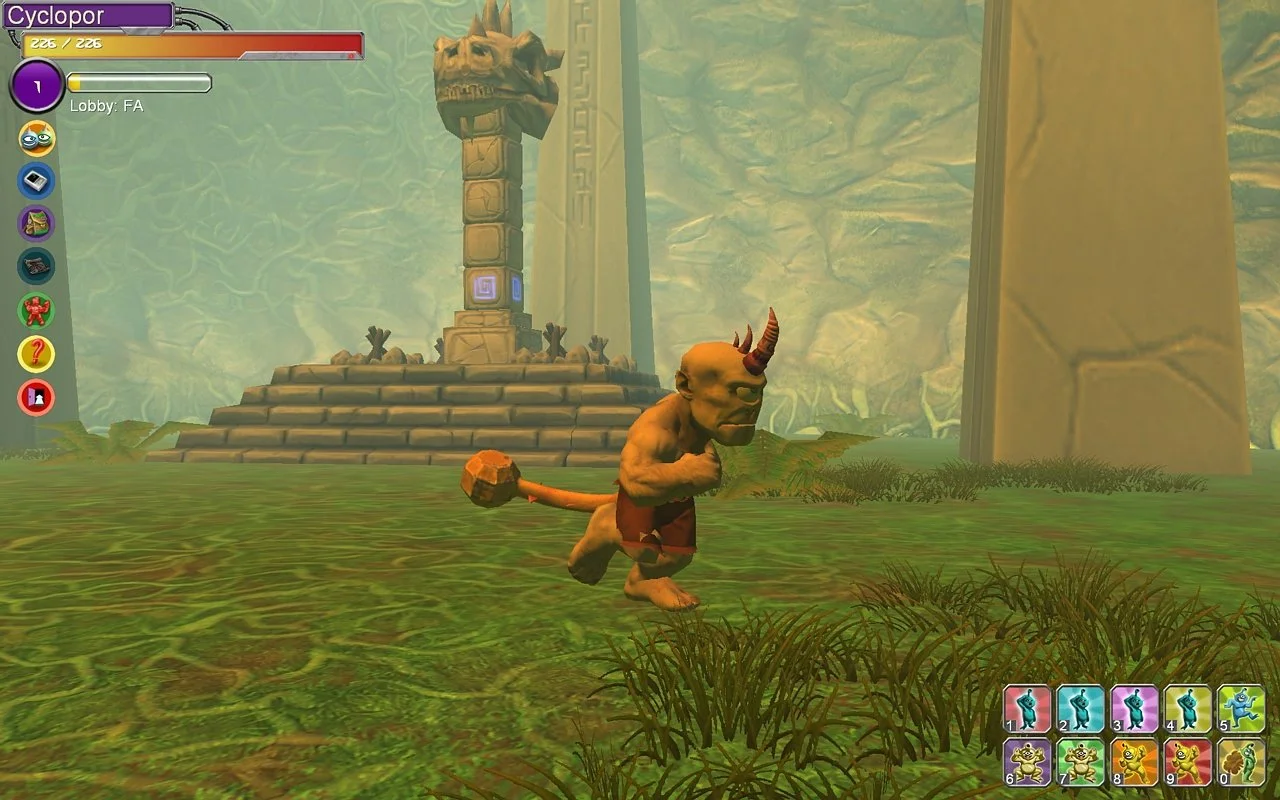
Task: Use hotbar slot 6 with purple background
Action: 1028,762
